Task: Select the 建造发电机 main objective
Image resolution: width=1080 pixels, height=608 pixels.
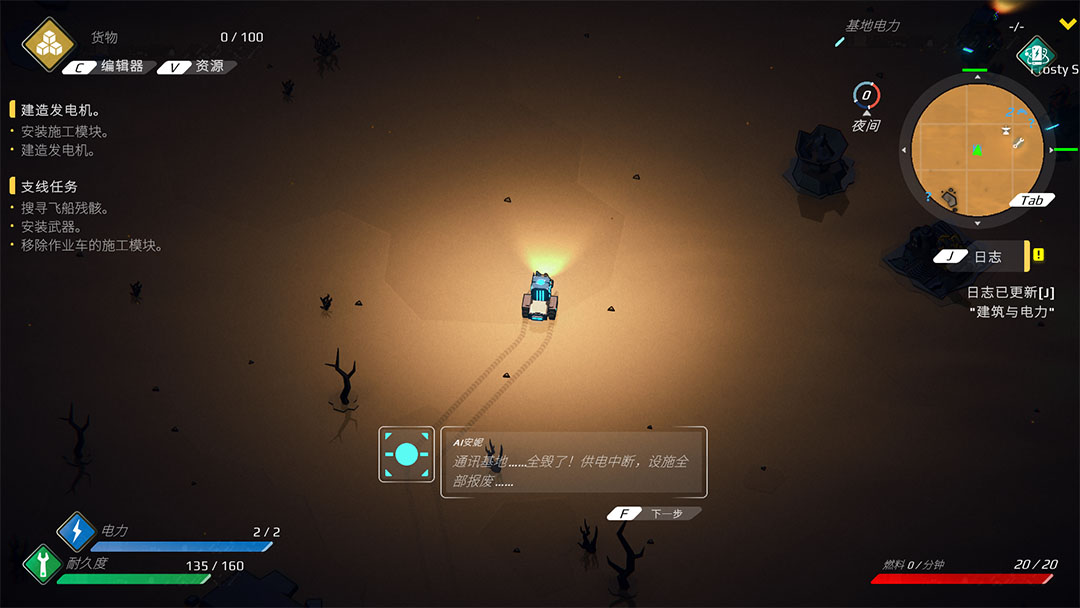Action: (60, 110)
